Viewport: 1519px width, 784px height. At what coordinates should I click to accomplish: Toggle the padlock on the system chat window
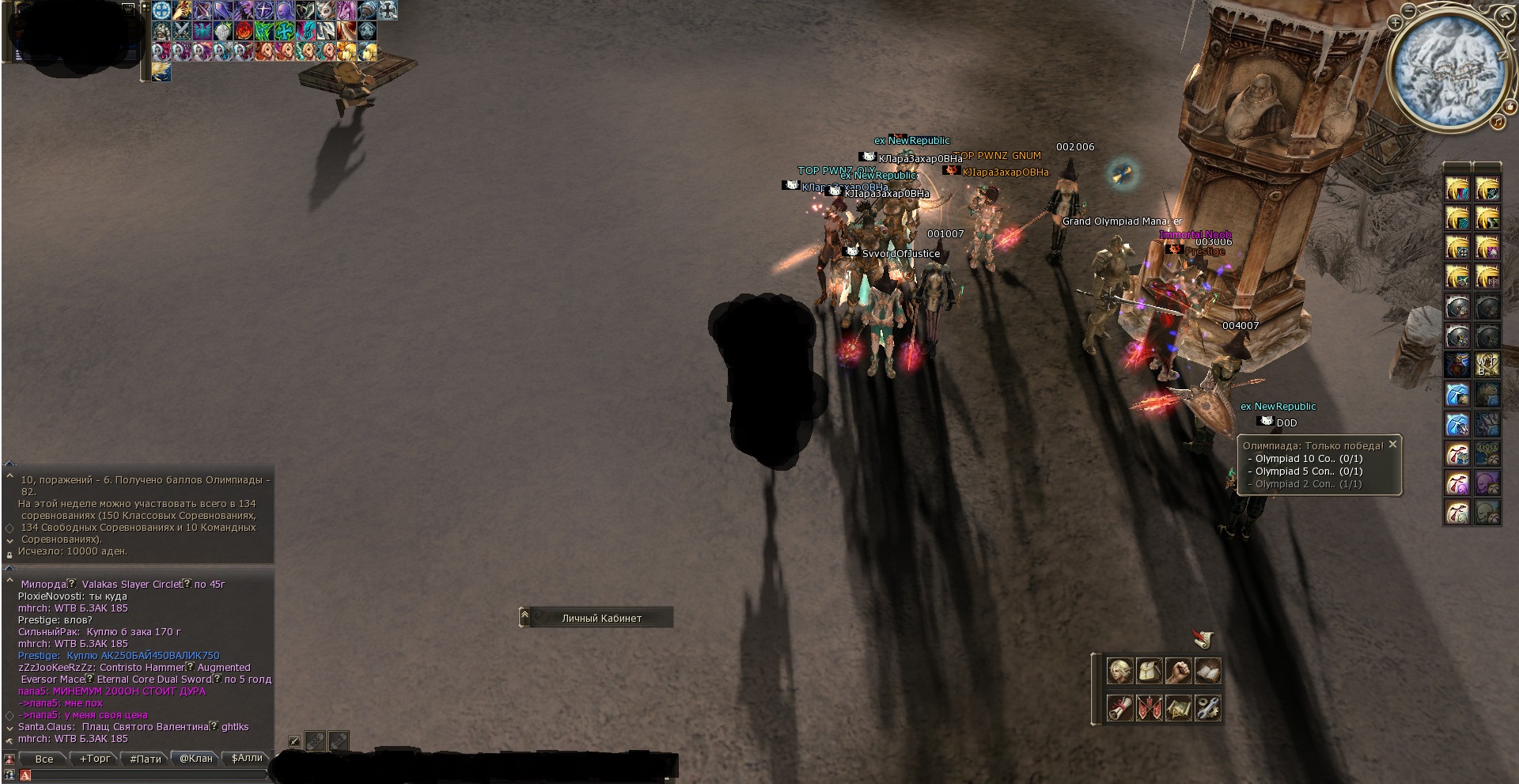coord(9,555)
